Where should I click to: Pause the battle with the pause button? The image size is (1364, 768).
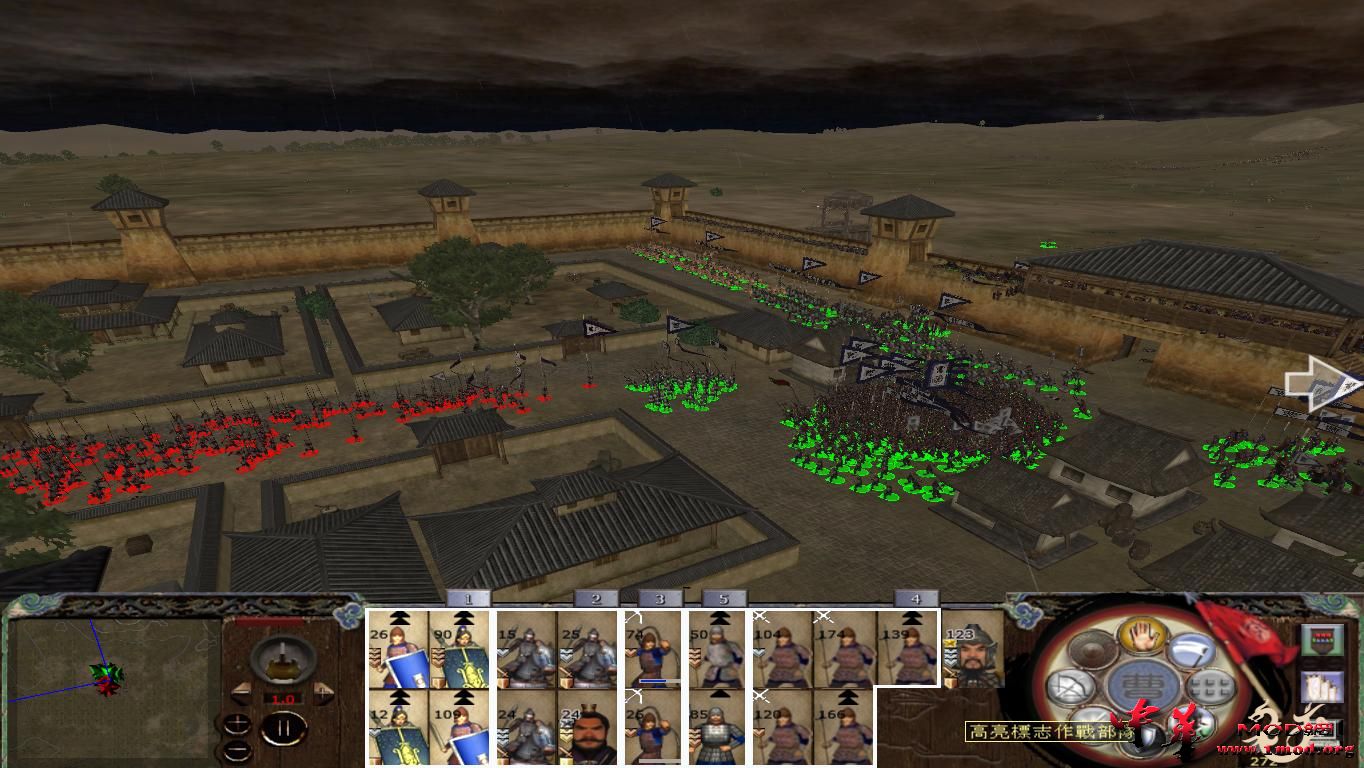283,727
